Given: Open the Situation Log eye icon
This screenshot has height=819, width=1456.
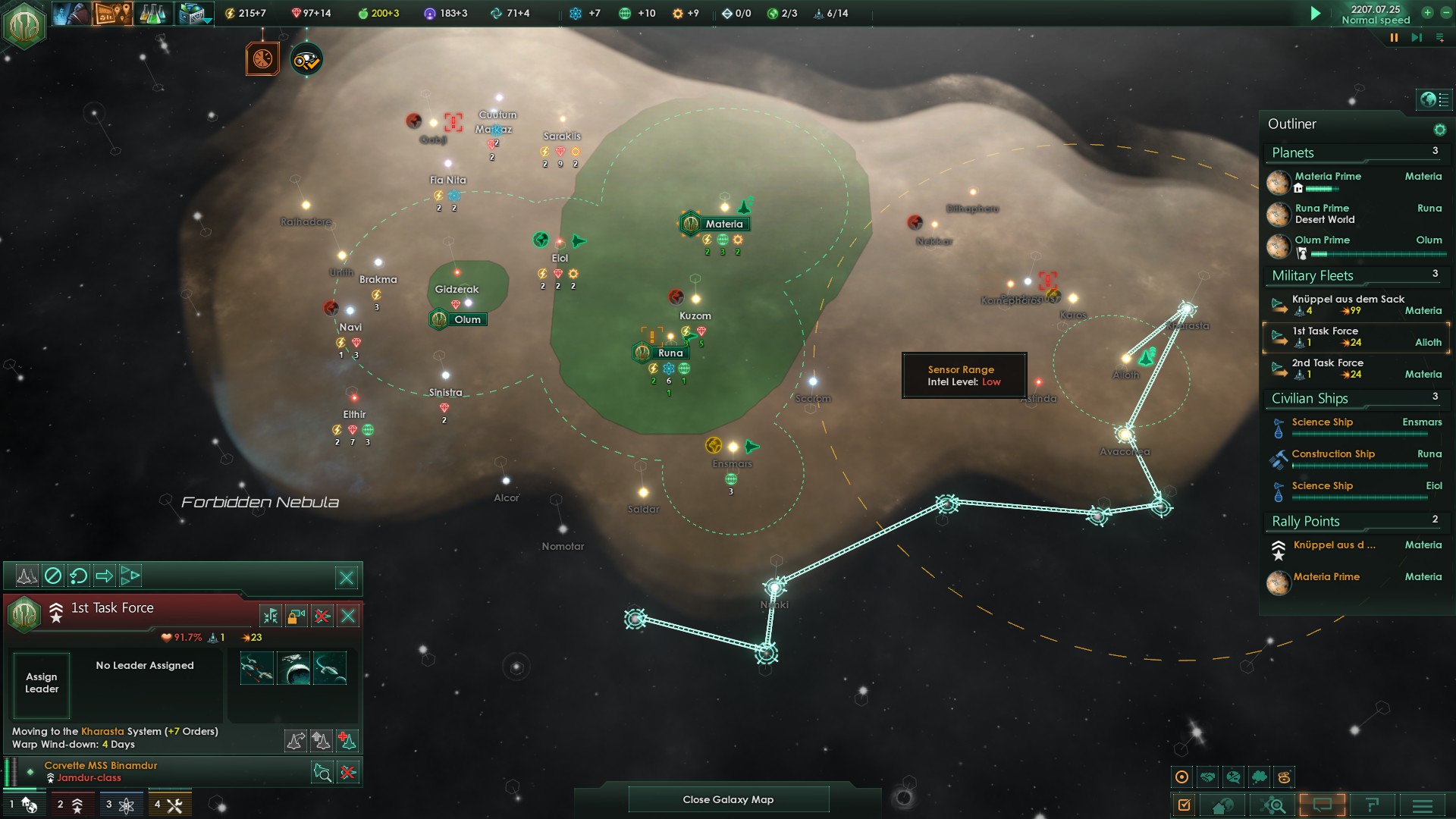Looking at the screenshot, I should [x=307, y=60].
